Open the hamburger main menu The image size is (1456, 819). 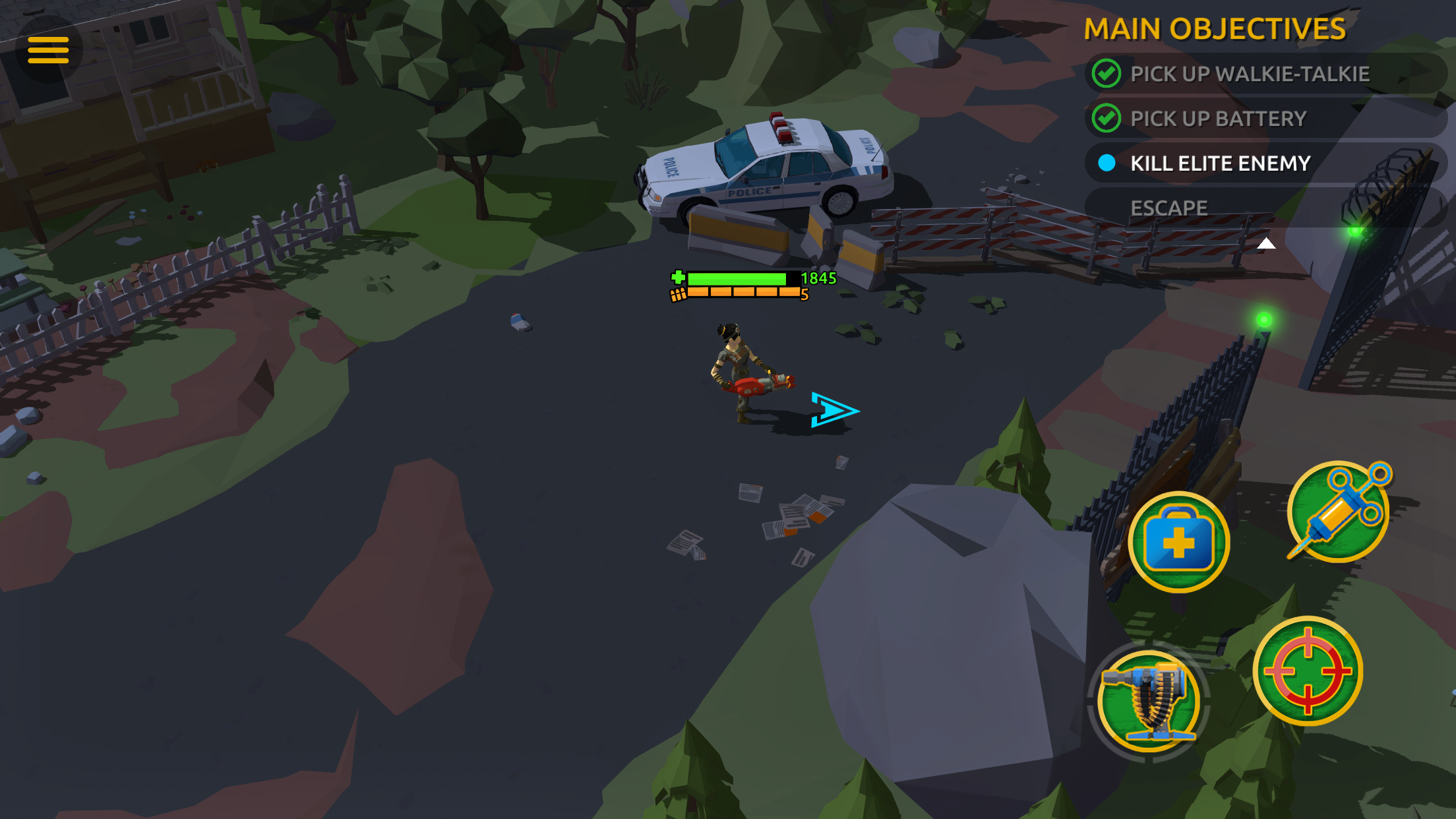point(49,49)
